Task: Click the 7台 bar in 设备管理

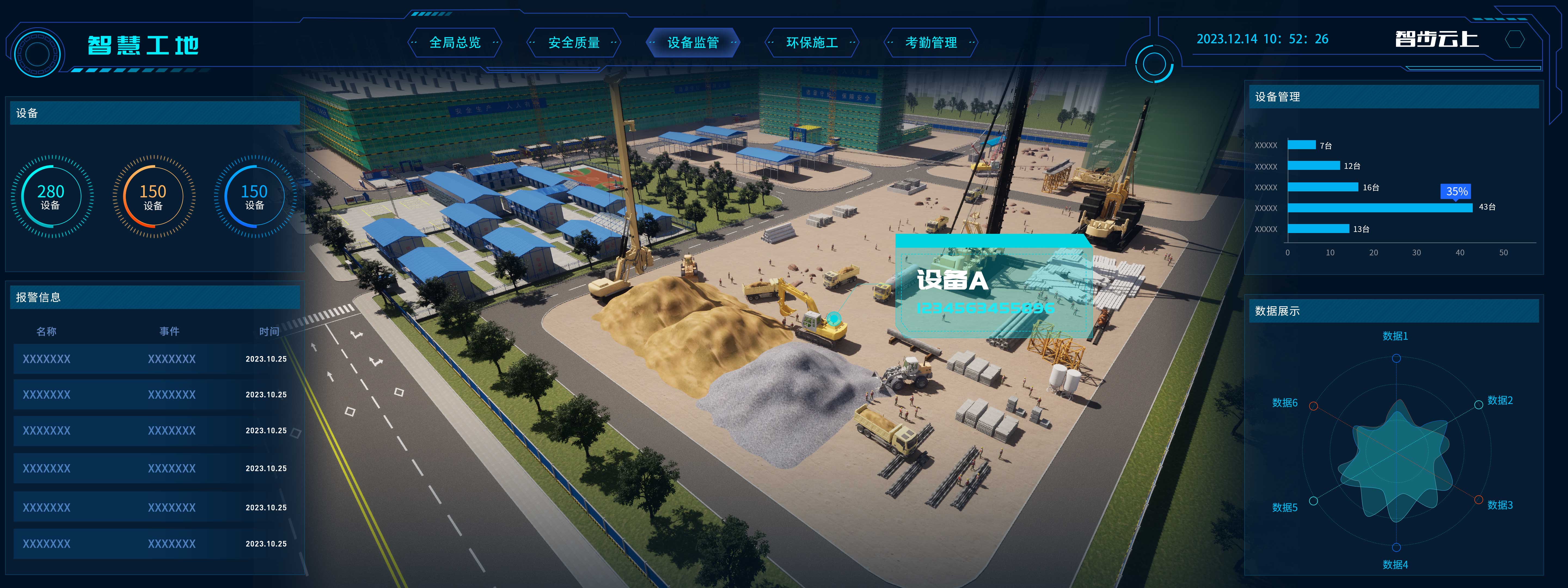Action: pos(1301,145)
